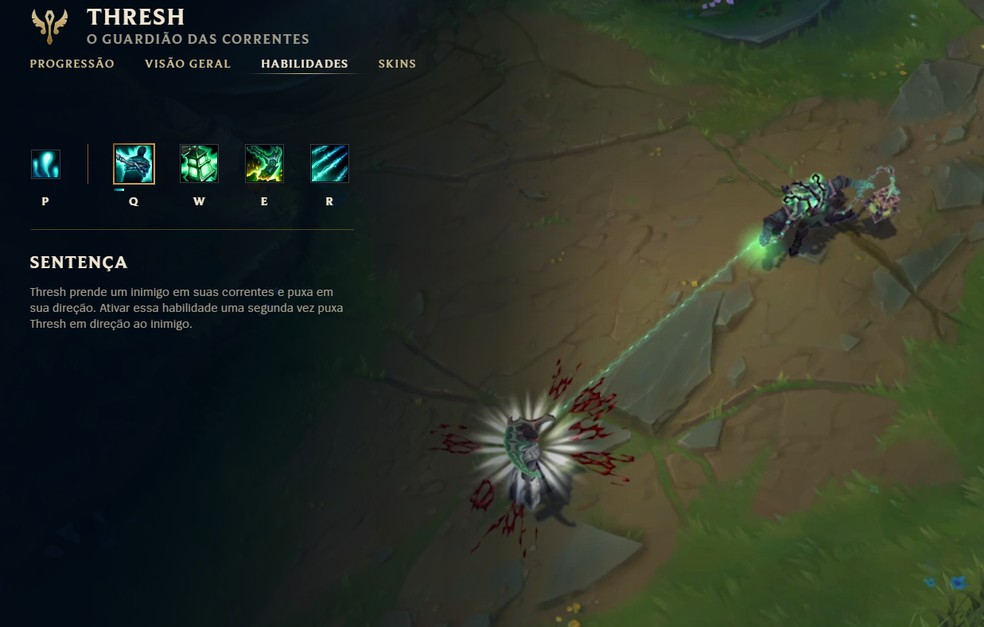
Task: Open the Visão Geral tab
Action: (187, 64)
